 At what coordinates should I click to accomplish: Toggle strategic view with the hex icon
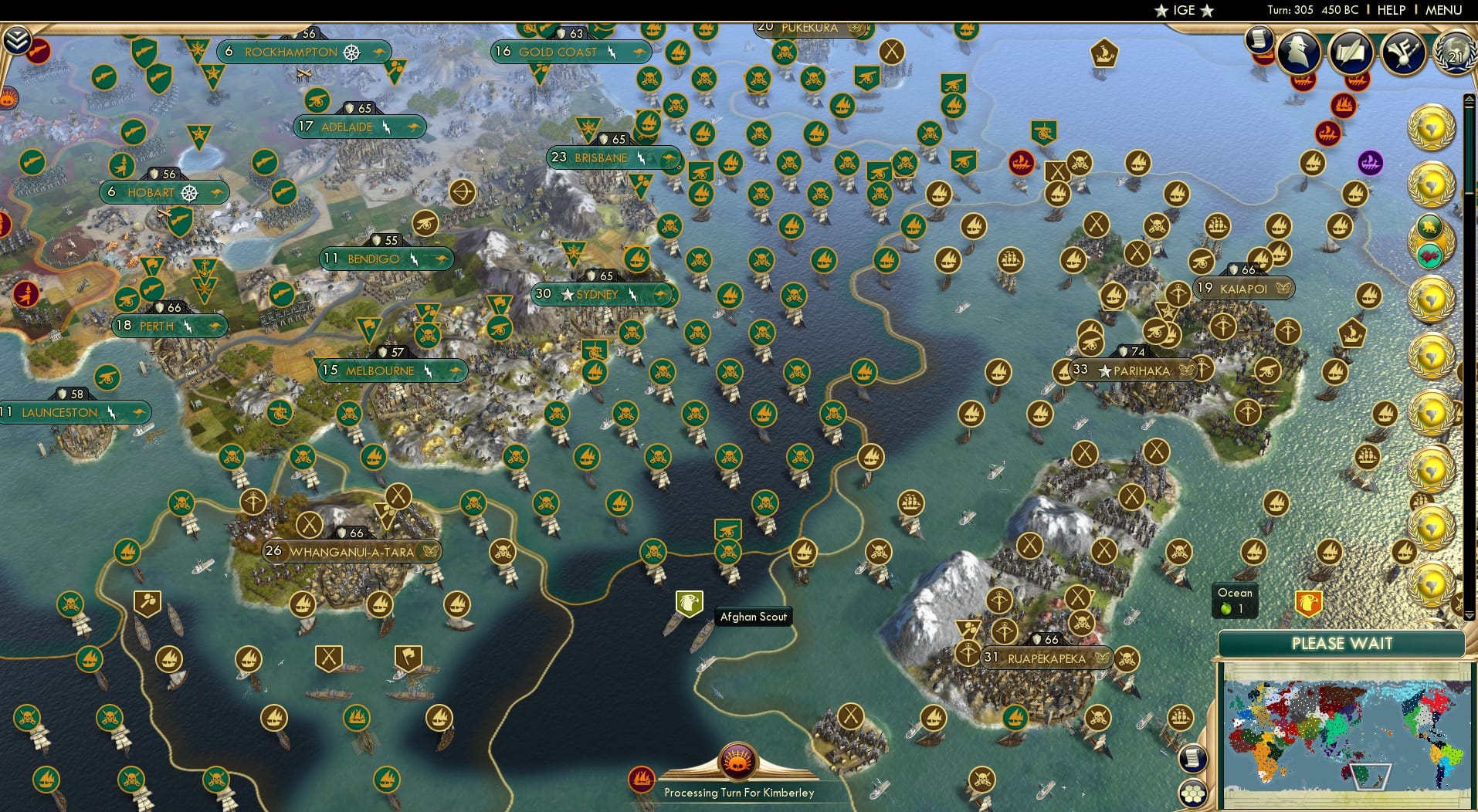(x=1192, y=793)
